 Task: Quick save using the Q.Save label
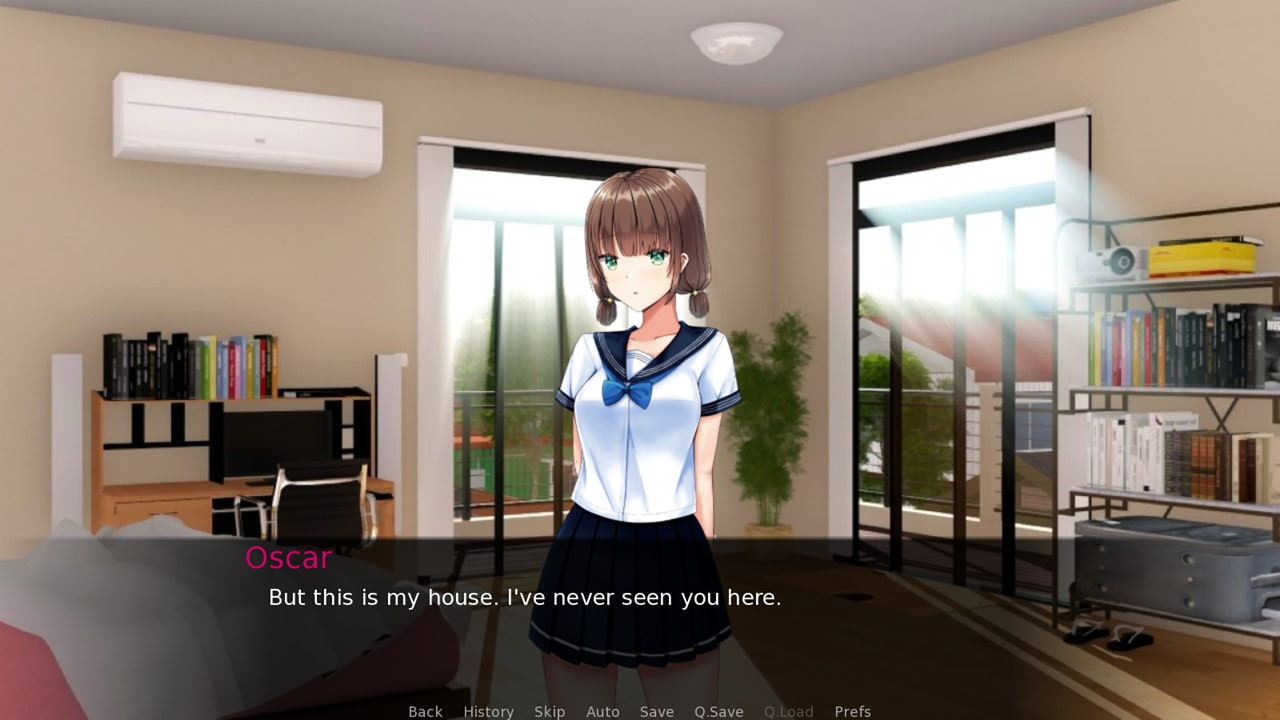pos(718,711)
